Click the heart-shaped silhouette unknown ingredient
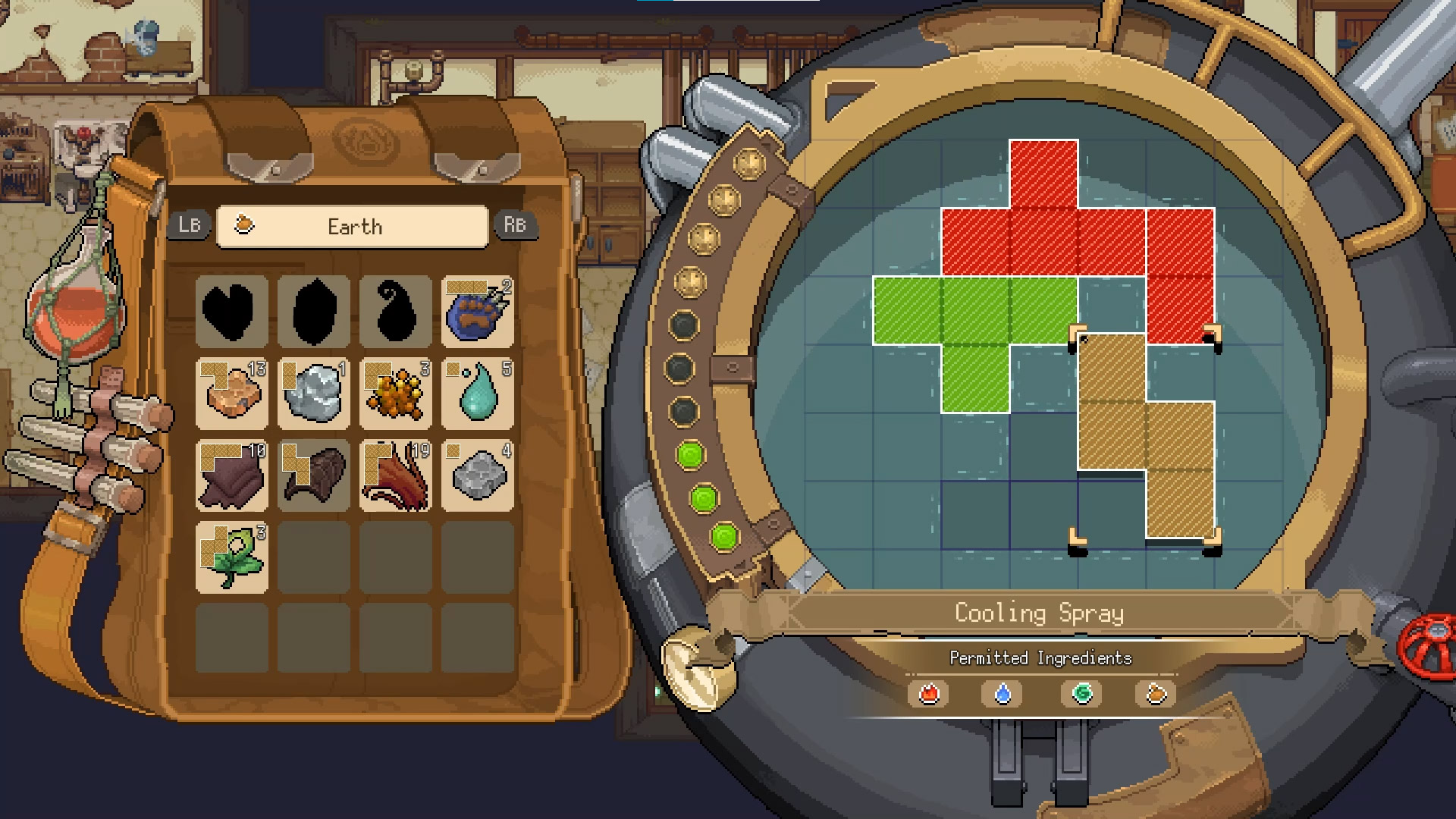The image size is (1456, 819). click(x=232, y=312)
